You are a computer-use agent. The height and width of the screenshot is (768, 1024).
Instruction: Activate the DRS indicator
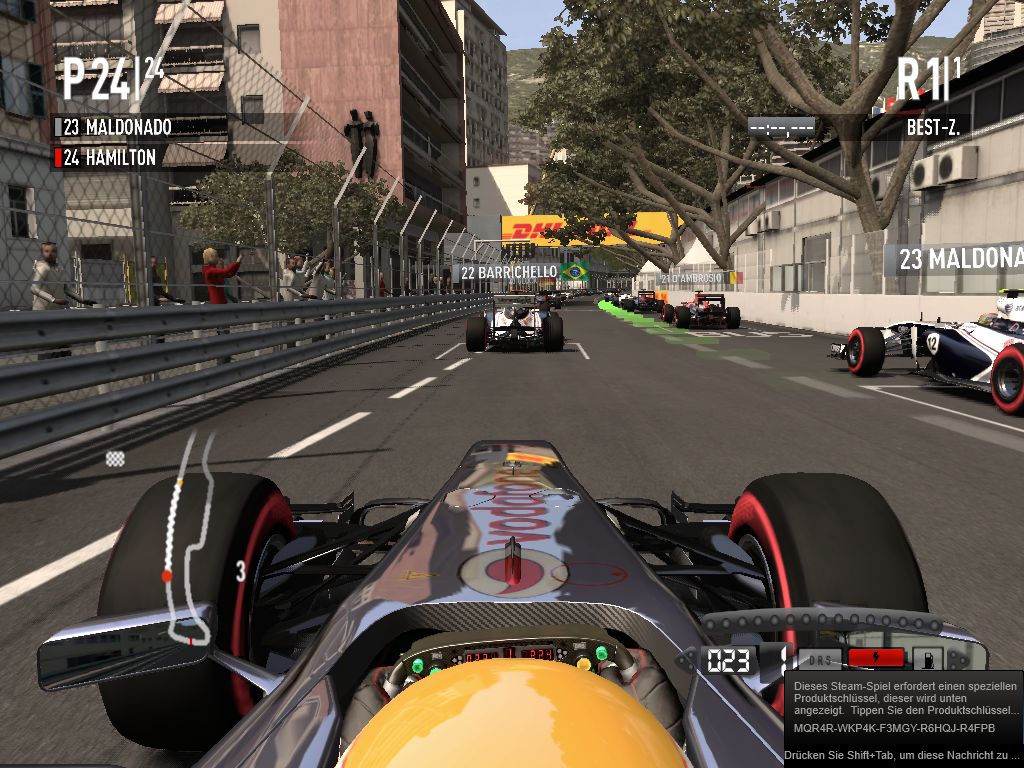[x=819, y=660]
